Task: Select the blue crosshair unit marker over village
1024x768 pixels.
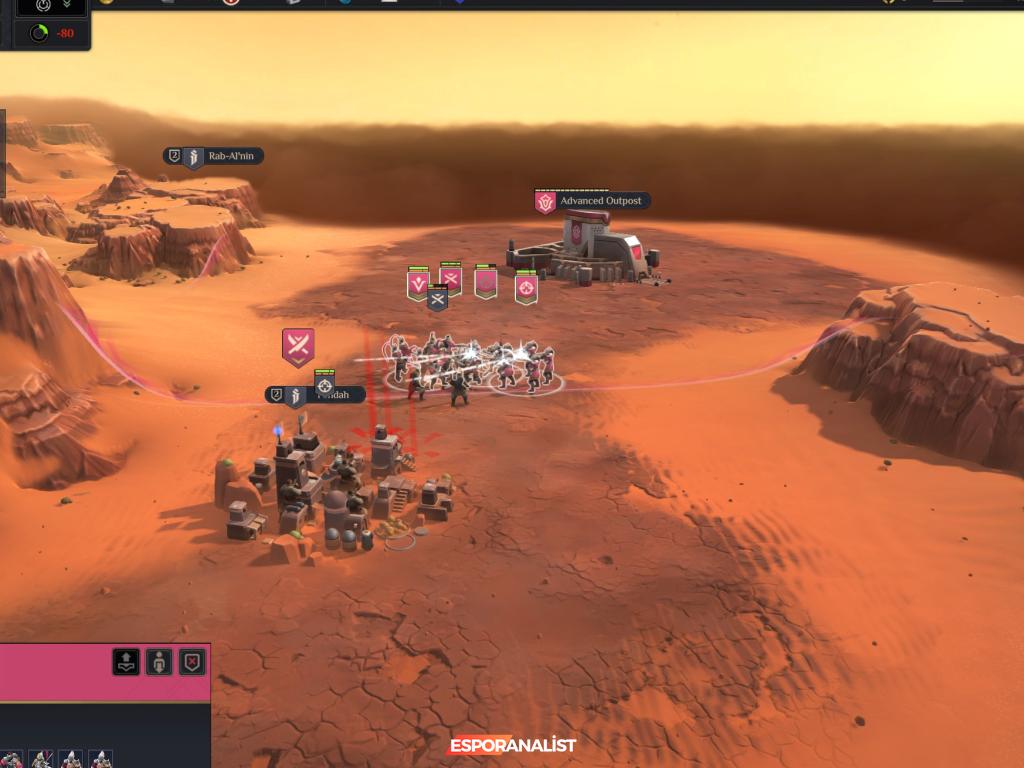Action: click(324, 385)
